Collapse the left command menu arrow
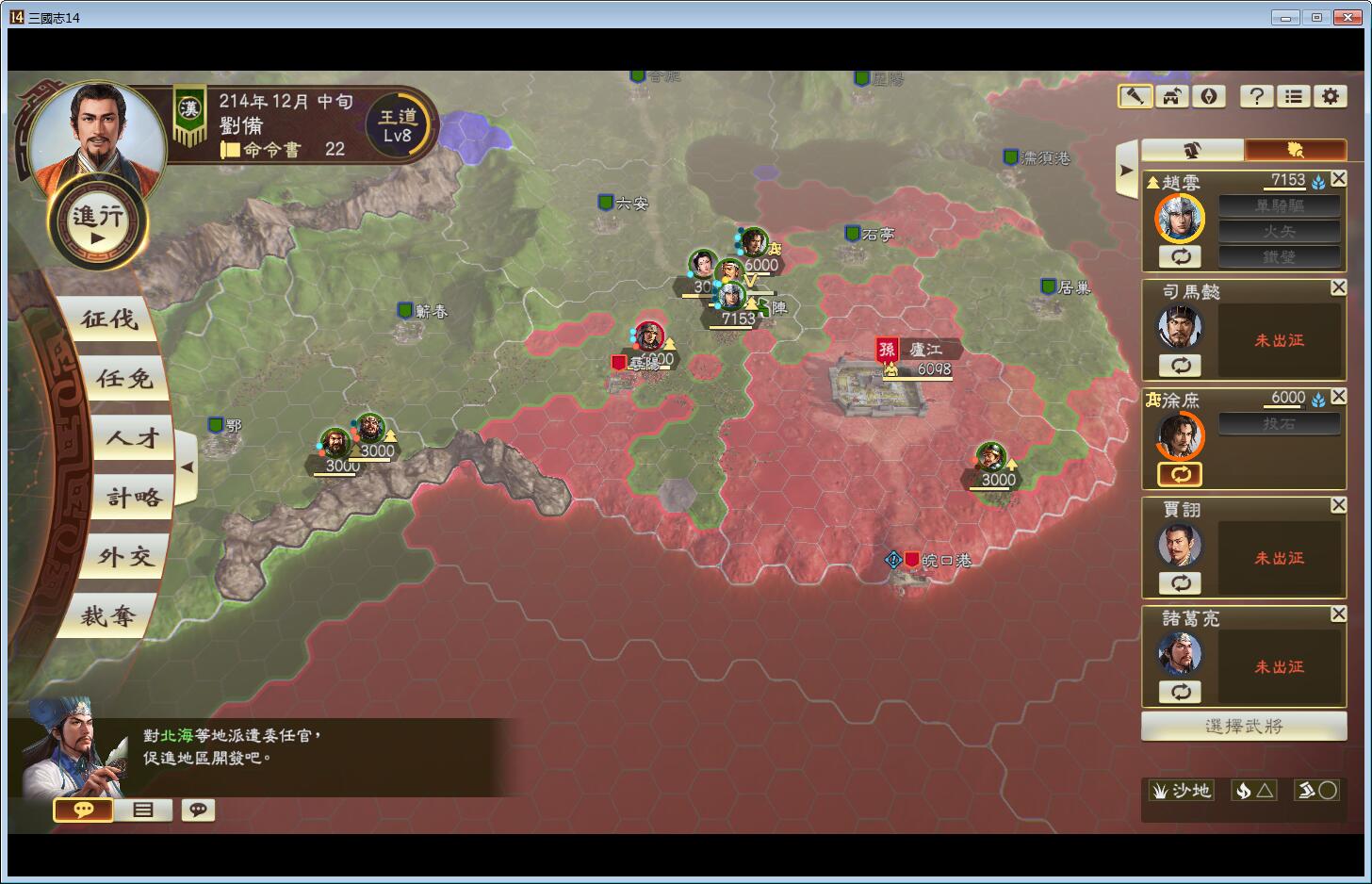Screen dimensions: 1372x884 pyautogui.click(x=187, y=467)
